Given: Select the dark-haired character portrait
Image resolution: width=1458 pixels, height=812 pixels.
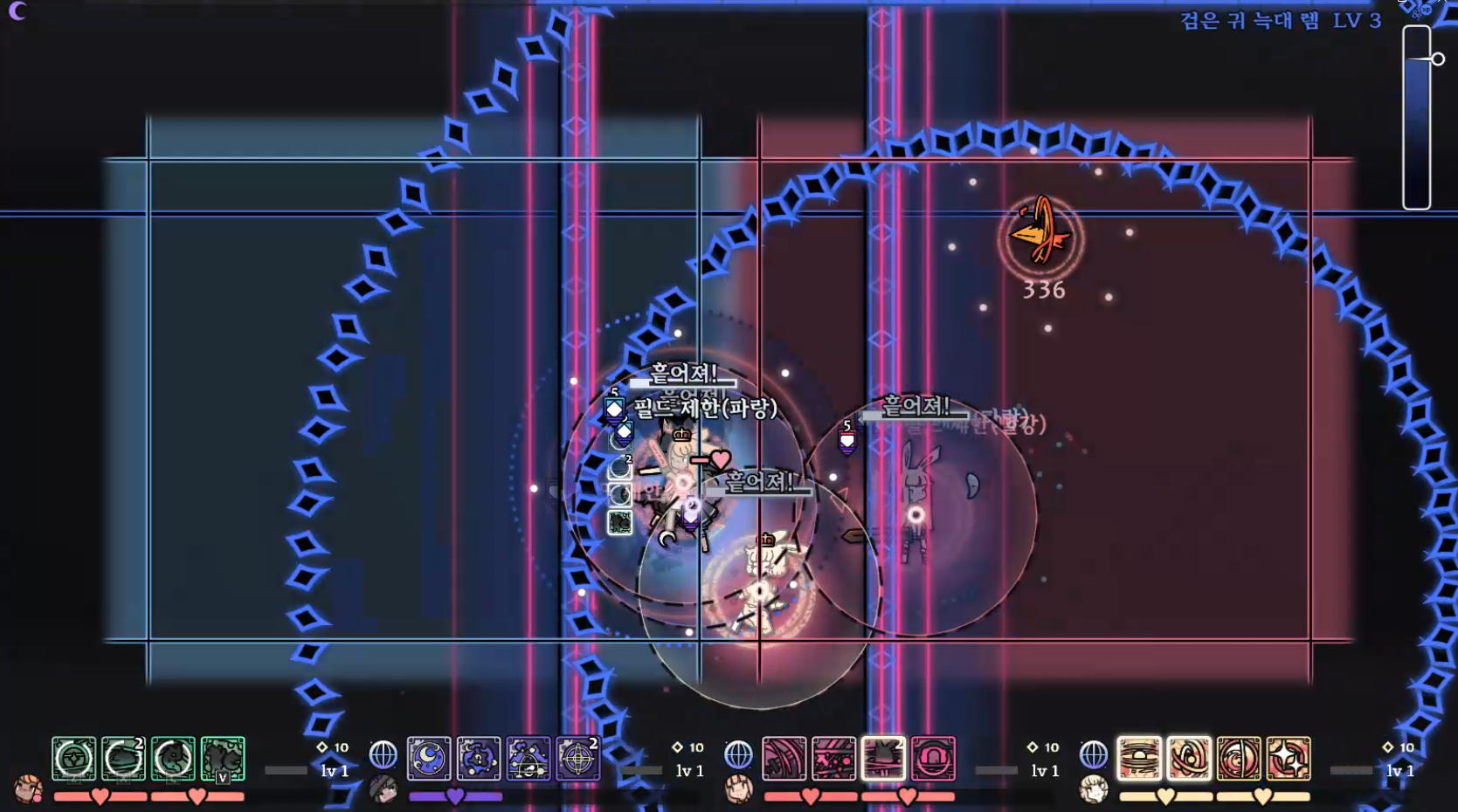Looking at the screenshot, I should (x=383, y=788).
